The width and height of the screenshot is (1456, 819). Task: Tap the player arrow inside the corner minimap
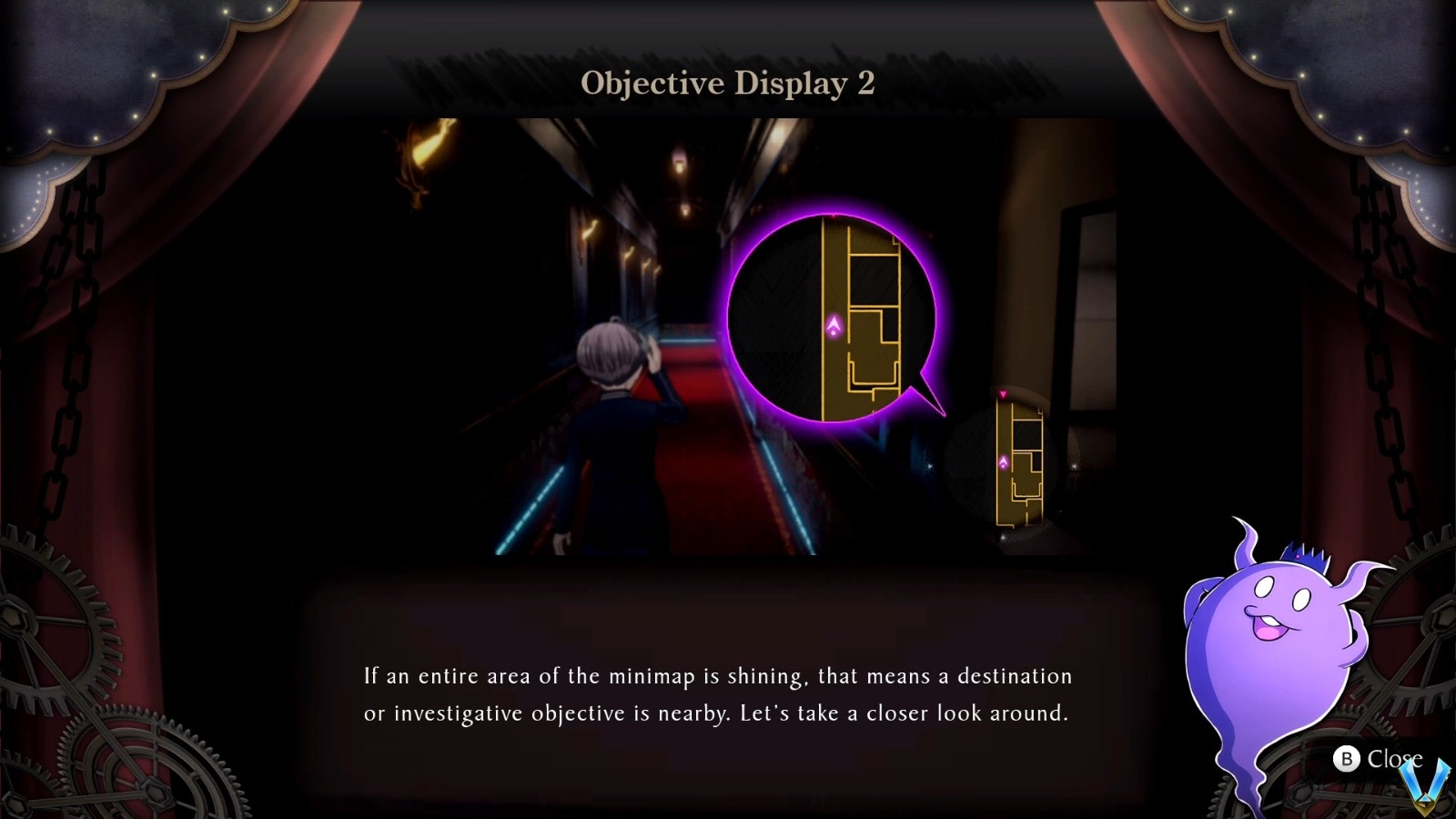(1004, 462)
